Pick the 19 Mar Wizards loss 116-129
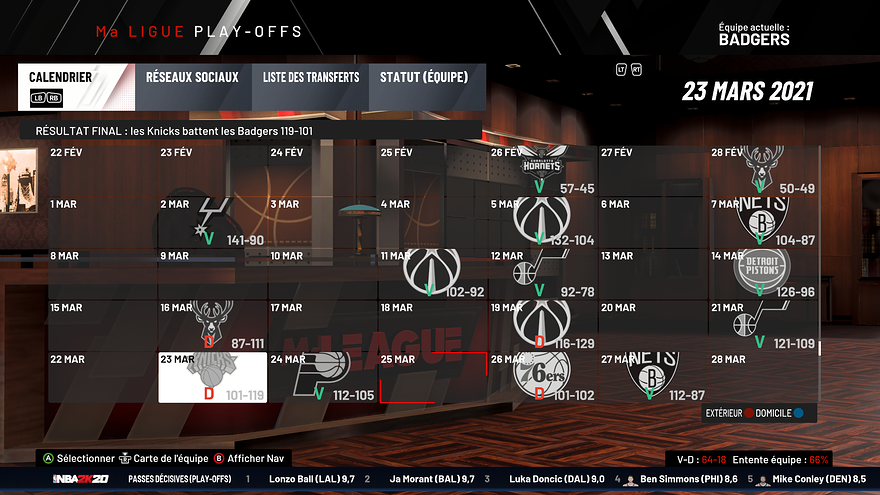Screen dimensions: 880x495 [543, 325]
